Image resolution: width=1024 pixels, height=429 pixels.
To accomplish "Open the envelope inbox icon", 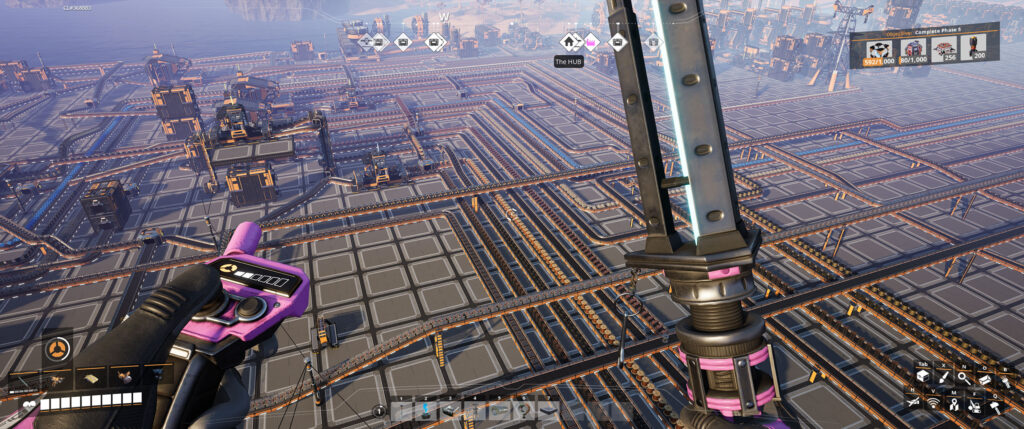I will coord(985,379).
